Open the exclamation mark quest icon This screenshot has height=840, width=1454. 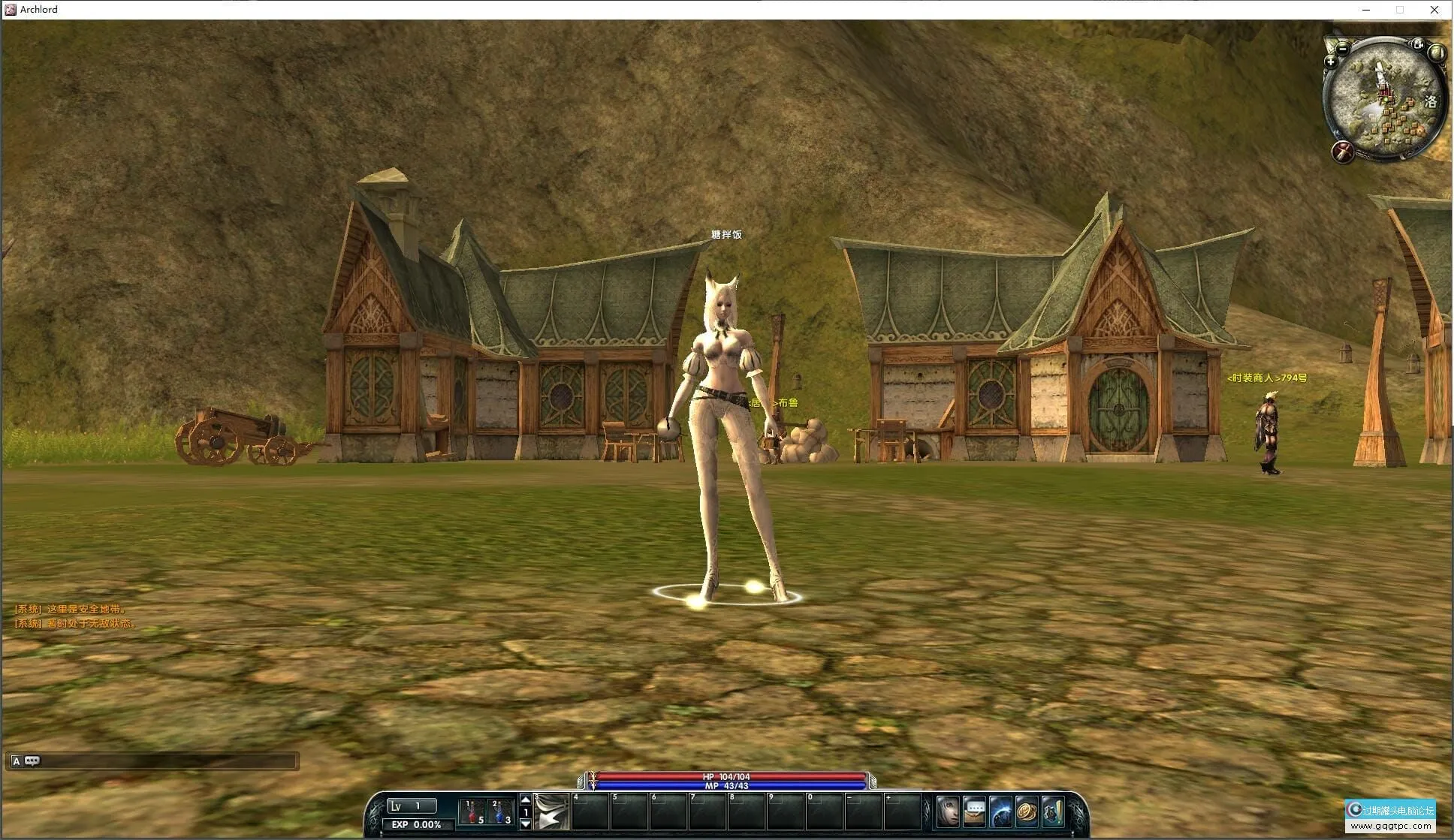coord(1053,811)
